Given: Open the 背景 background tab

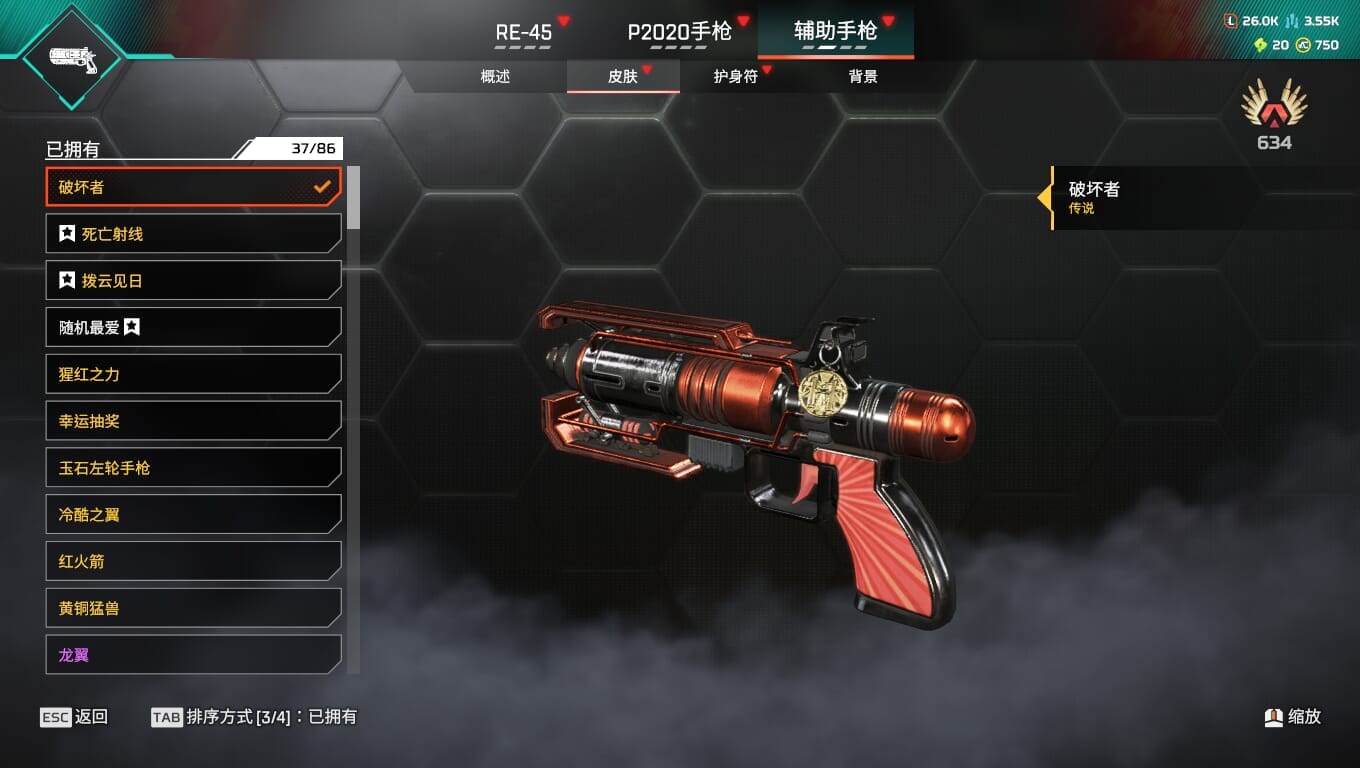Looking at the screenshot, I should coord(863,77).
